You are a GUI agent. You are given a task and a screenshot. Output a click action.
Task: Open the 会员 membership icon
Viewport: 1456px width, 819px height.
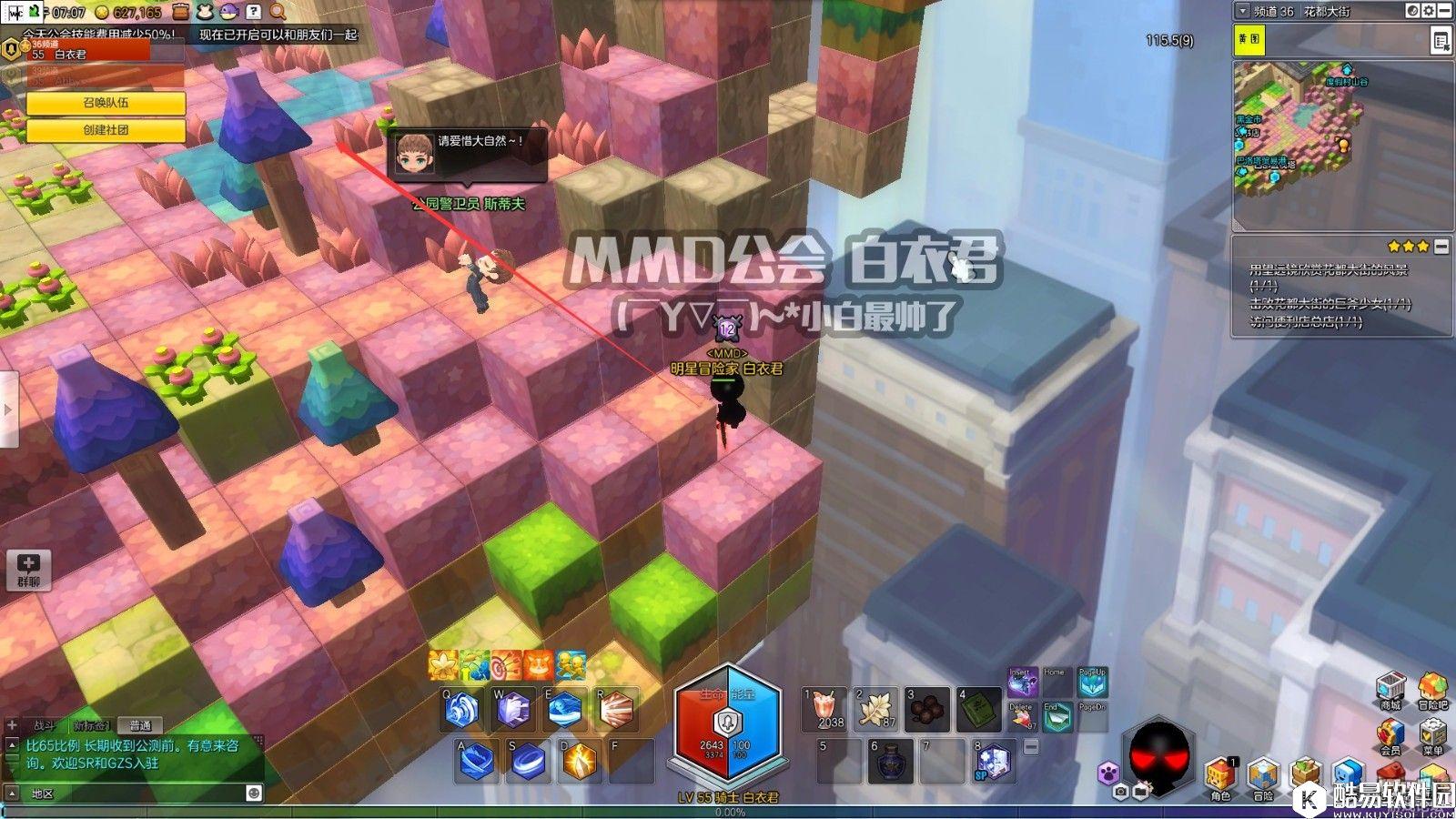pyautogui.click(x=1390, y=733)
